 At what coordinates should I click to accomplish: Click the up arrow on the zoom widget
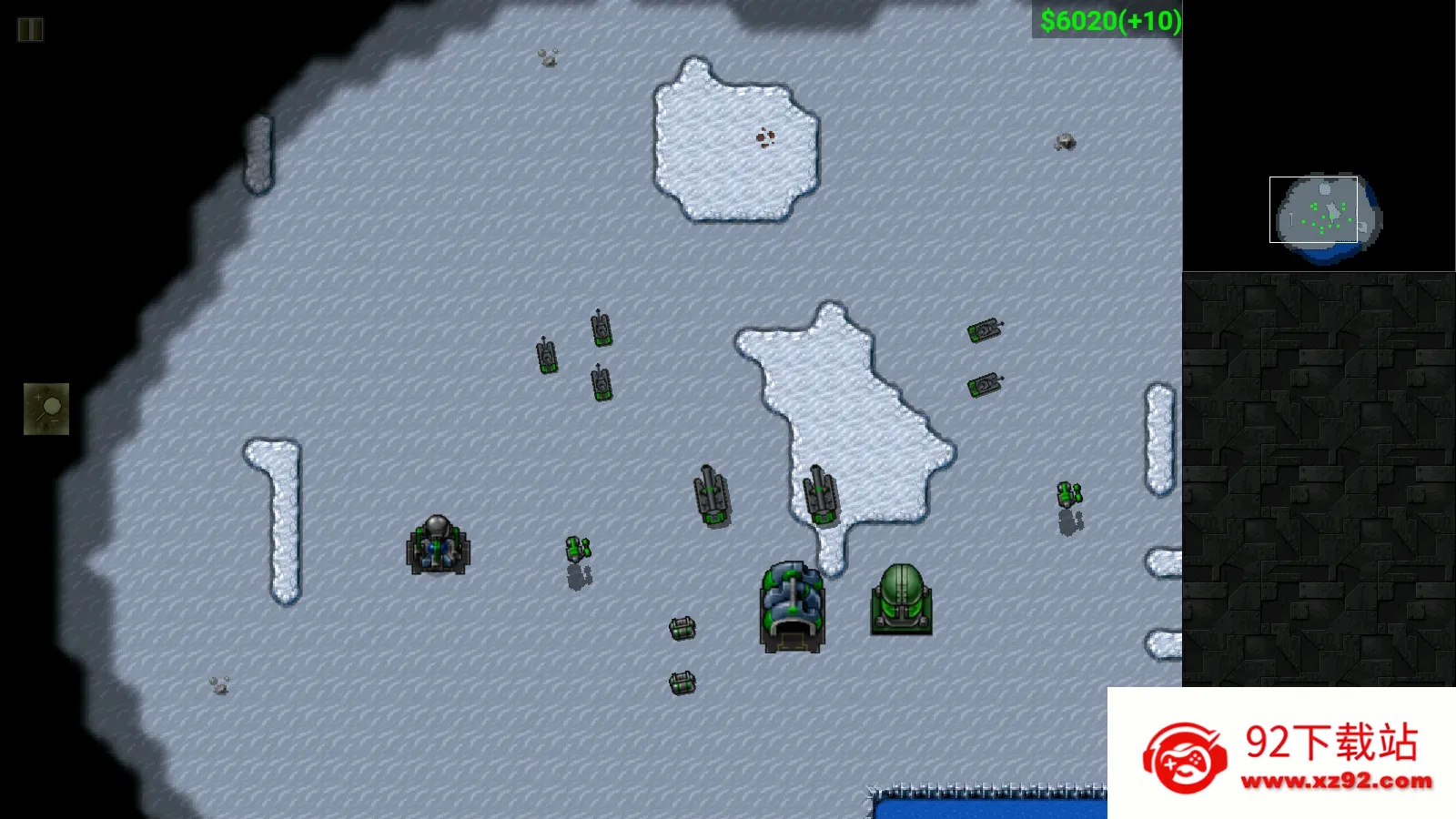pos(45,389)
